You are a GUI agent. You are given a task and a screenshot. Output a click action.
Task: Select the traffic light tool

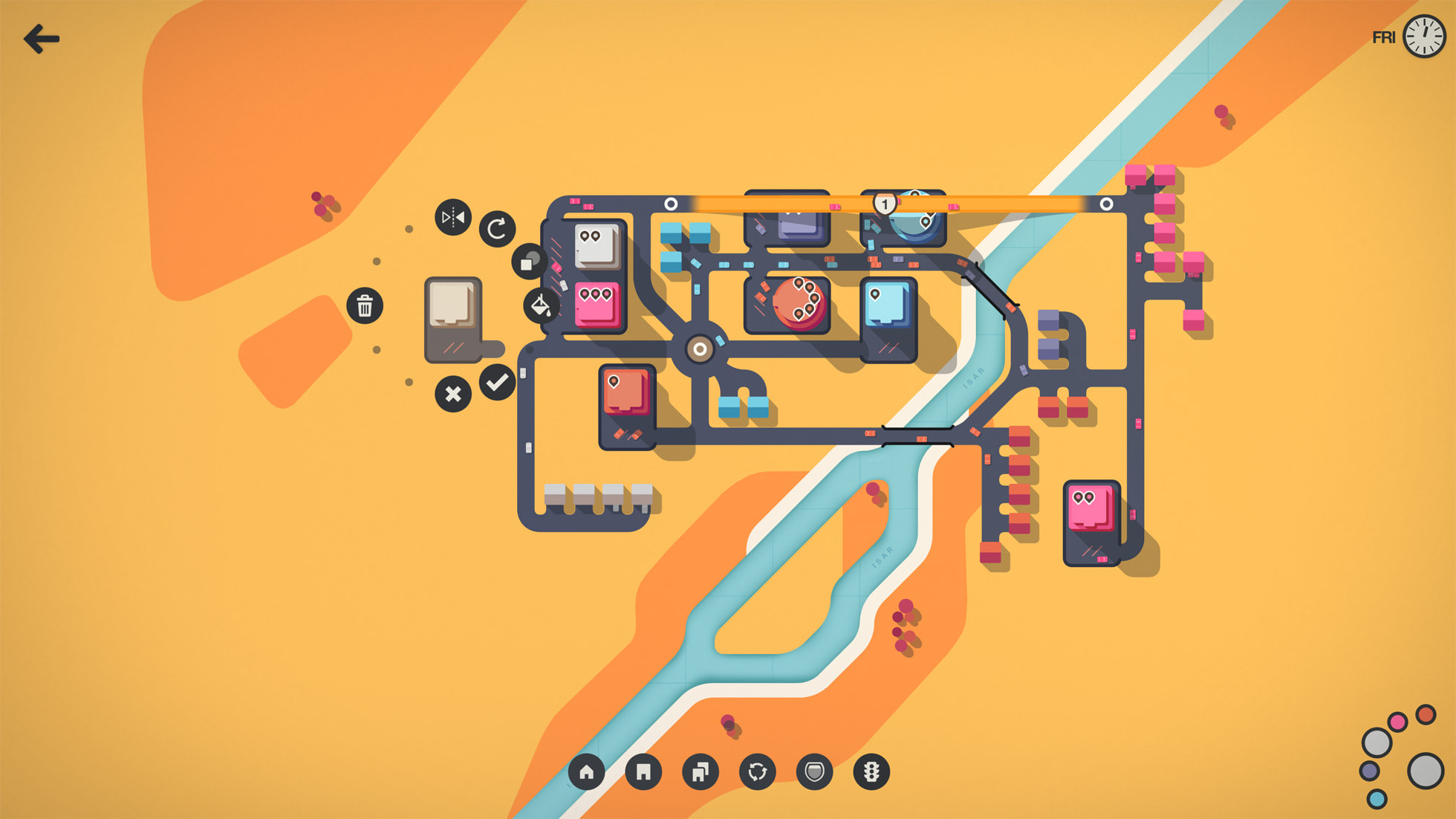[x=871, y=772]
